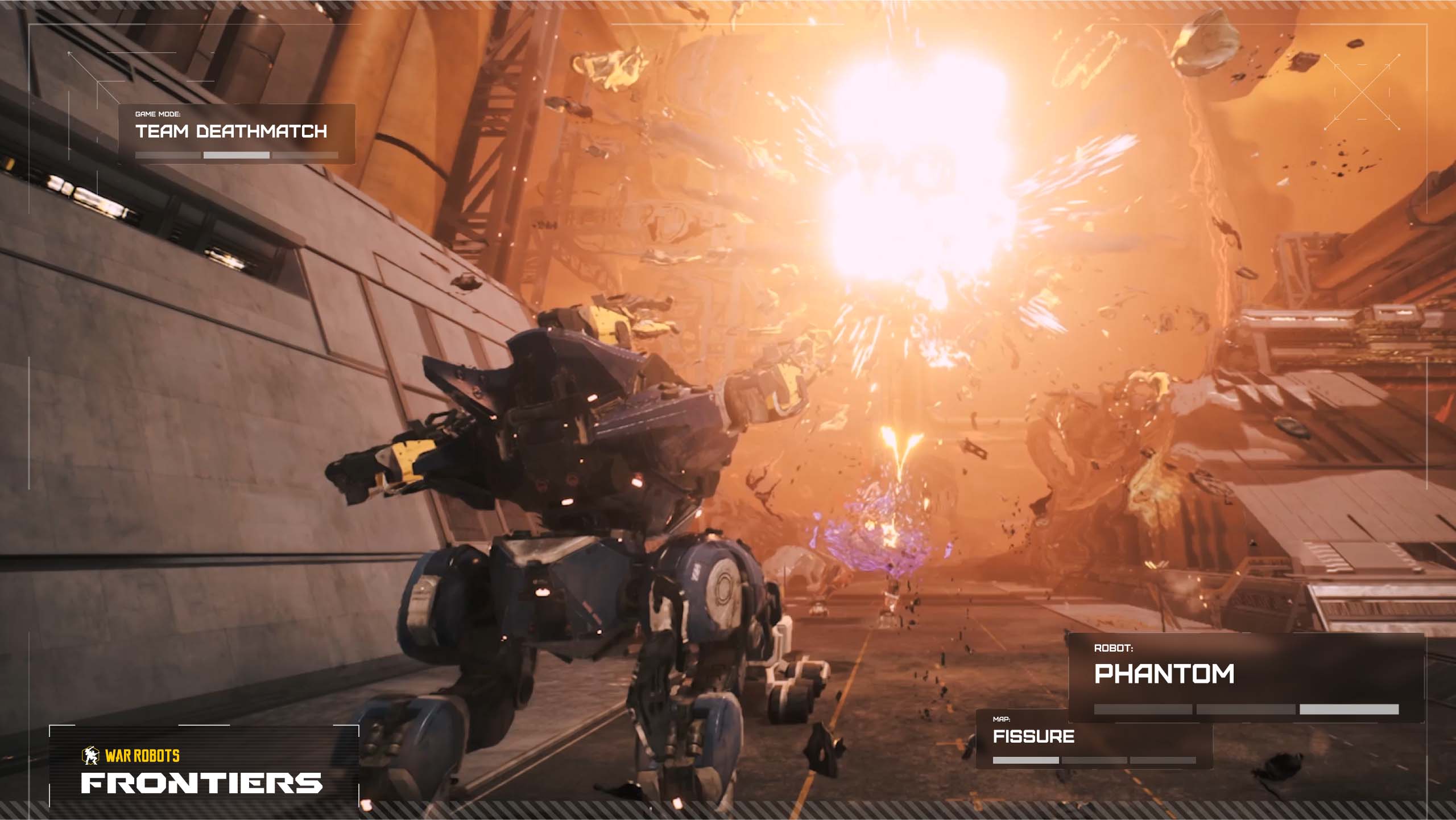Choose the Phantom robot panel
1456x820 pixels.
(x=1246, y=677)
